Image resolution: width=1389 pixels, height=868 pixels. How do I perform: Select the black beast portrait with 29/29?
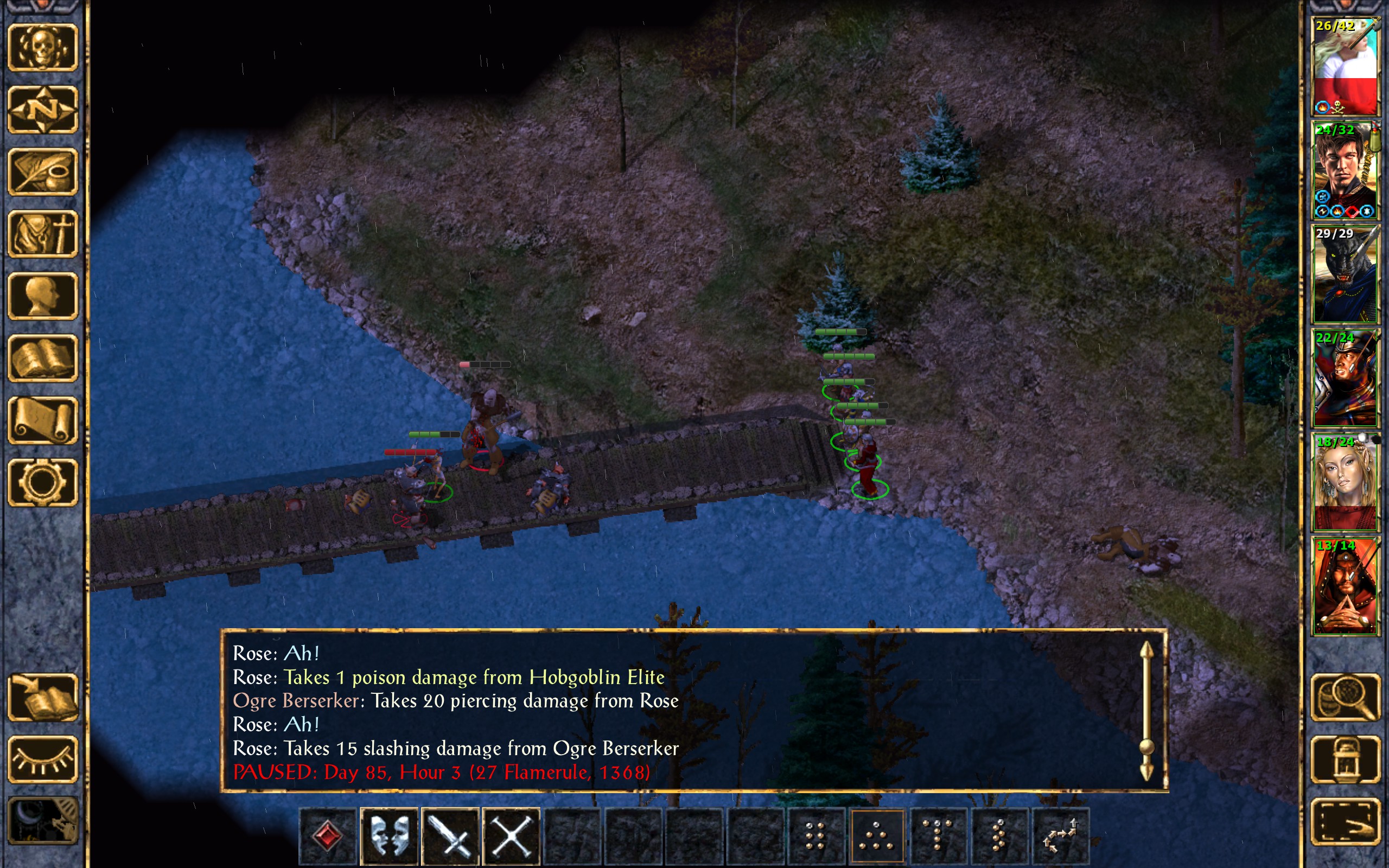1345,274
